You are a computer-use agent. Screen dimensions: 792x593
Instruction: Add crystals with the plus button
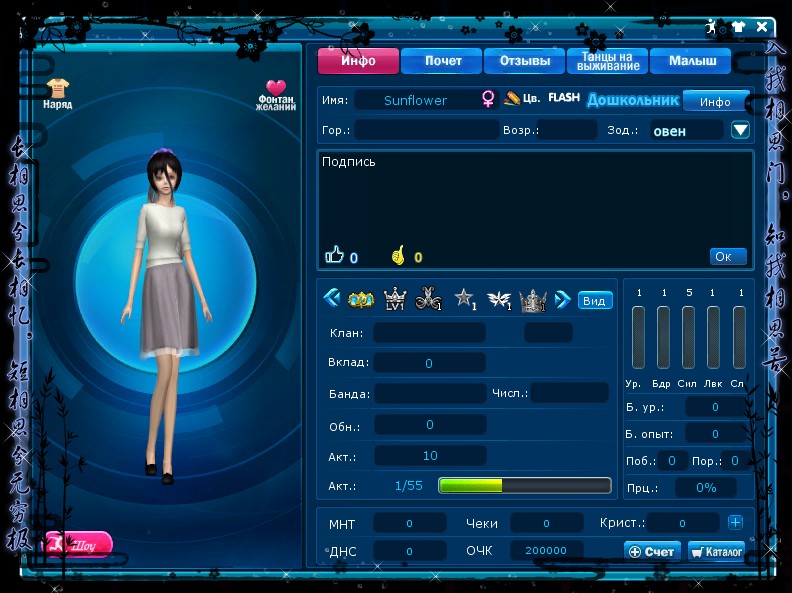pyautogui.click(x=735, y=522)
